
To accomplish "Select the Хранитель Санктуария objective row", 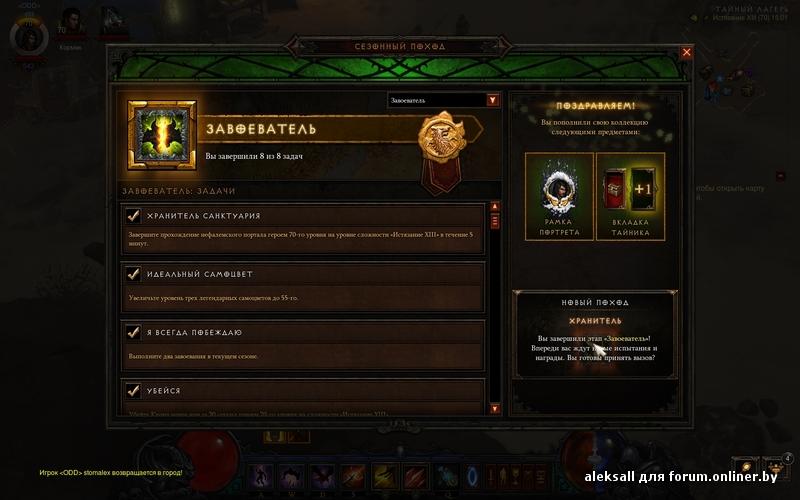I will pos(302,229).
